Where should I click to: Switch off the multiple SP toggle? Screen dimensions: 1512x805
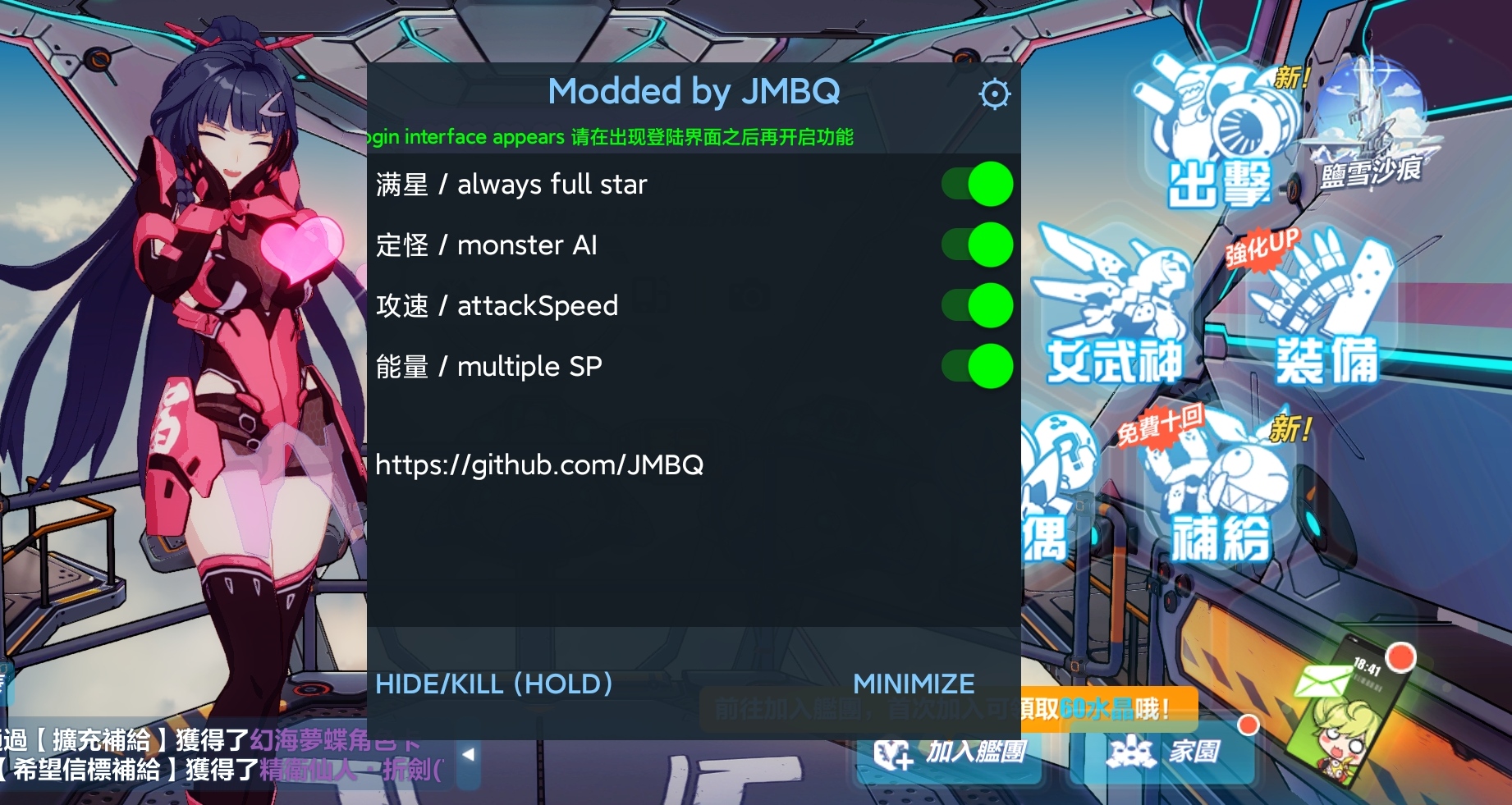click(x=978, y=366)
